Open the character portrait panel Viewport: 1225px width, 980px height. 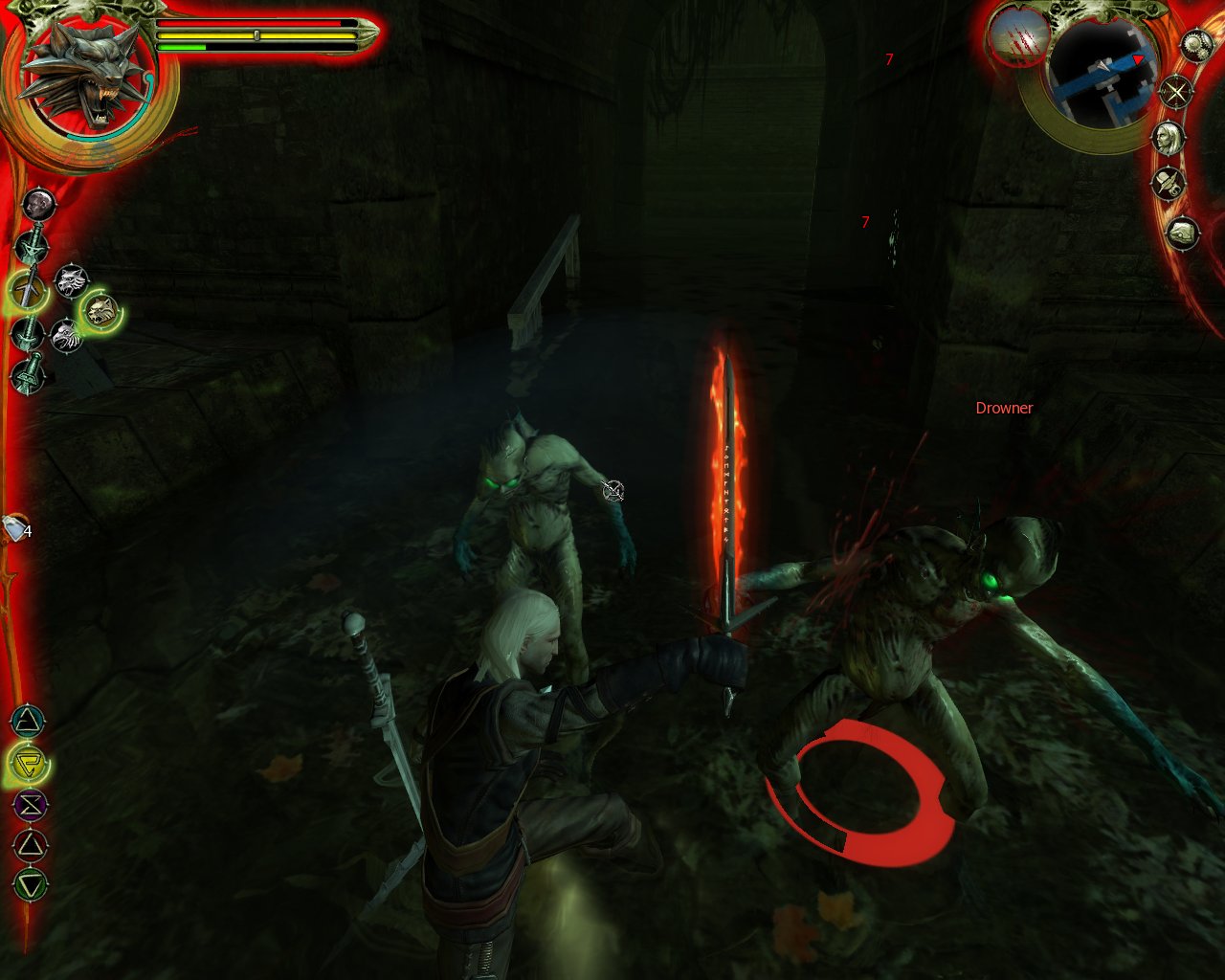(x=1169, y=137)
